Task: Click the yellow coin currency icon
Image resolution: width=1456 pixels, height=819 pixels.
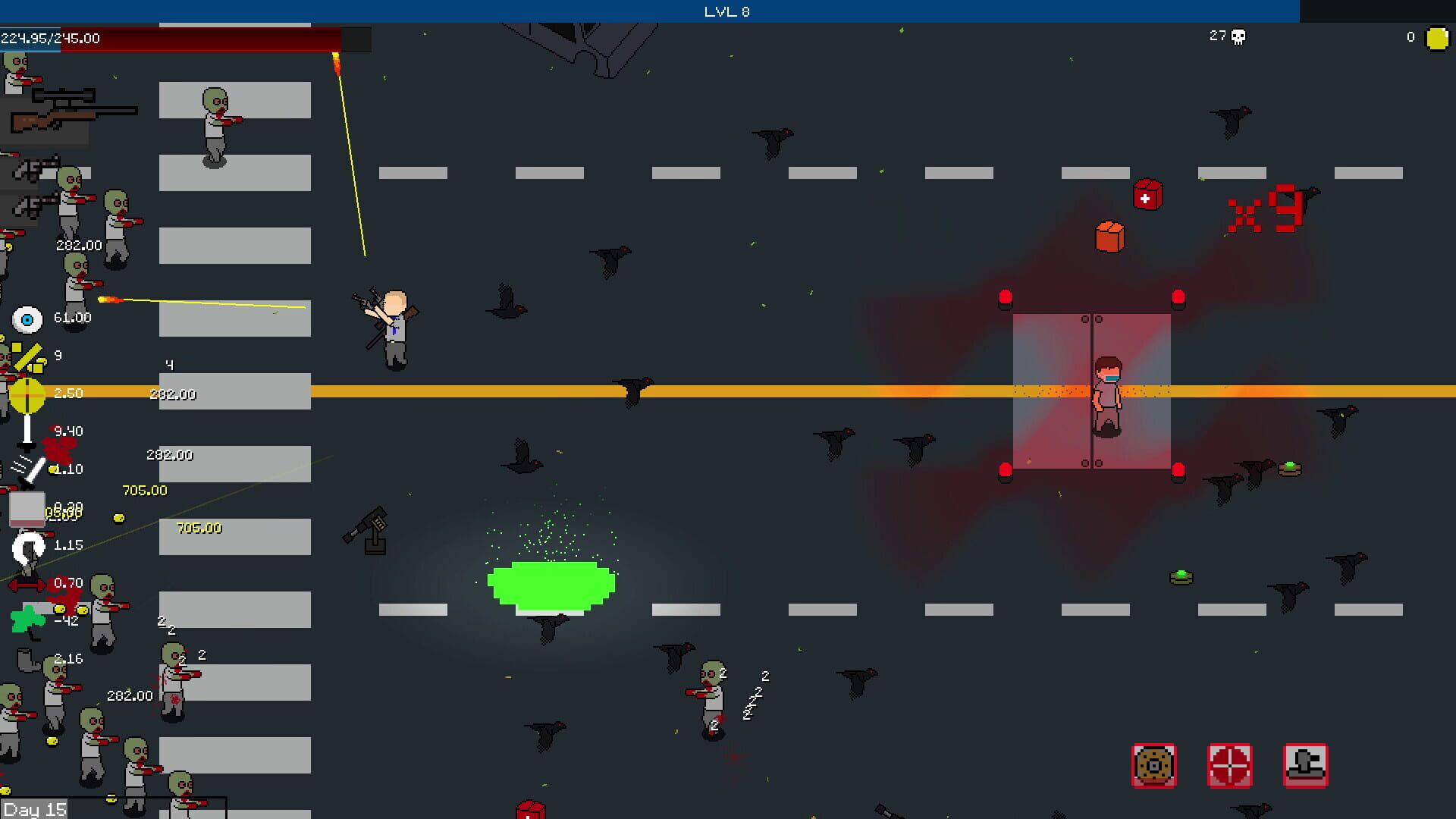Action: tap(1436, 36)
